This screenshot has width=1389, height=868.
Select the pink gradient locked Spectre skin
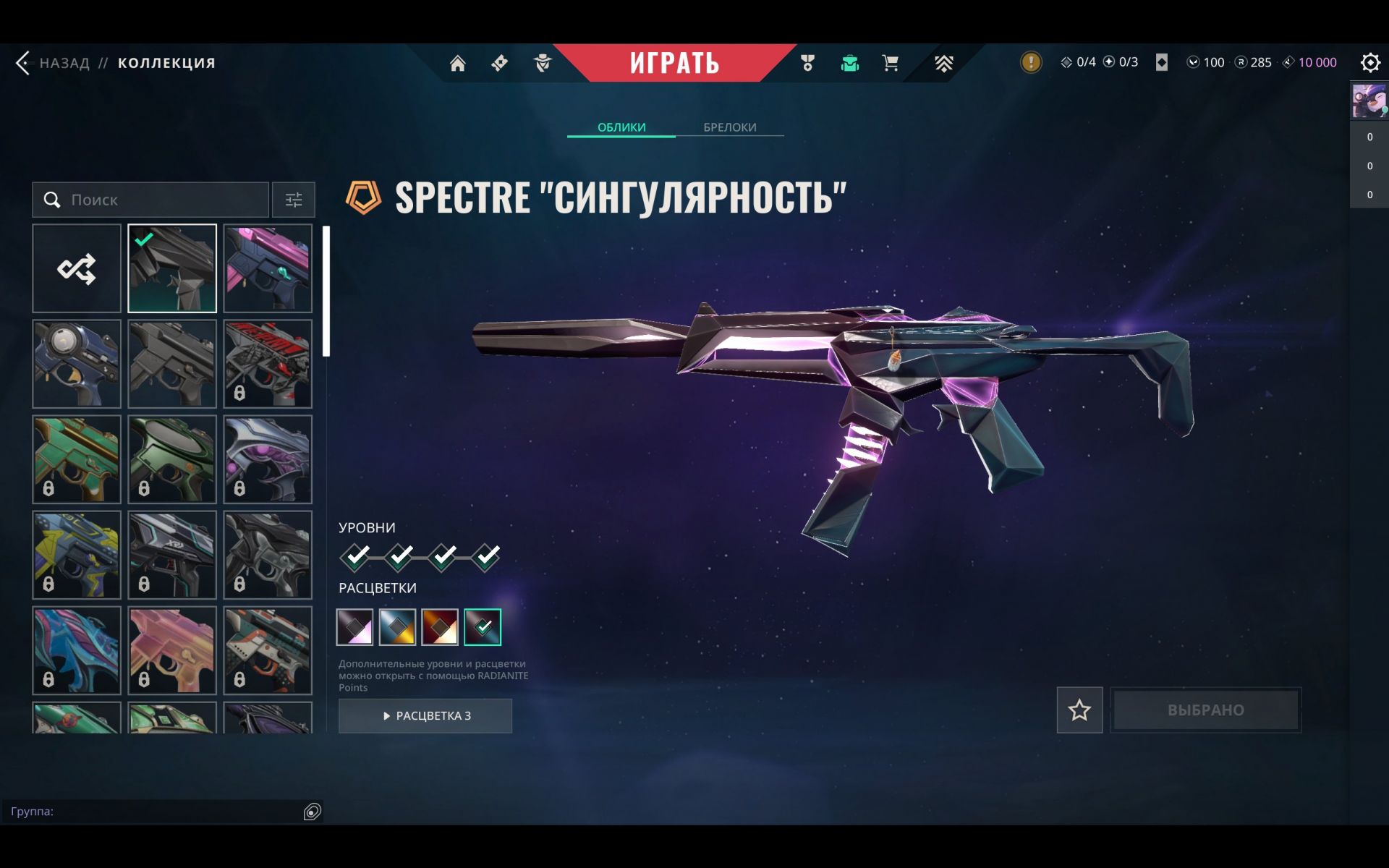pos(172,650)
